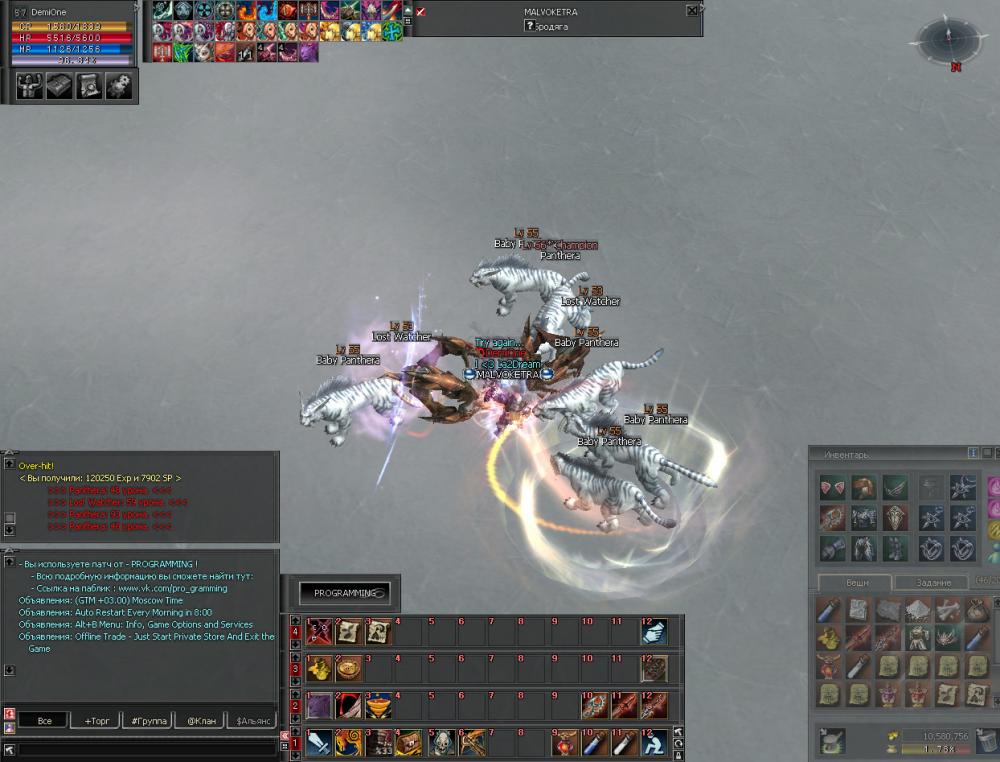Use the red potion in hotbar slot 9
This screenshot has height=762, width=1000.
pyautogui.click(x=567, y=742)
